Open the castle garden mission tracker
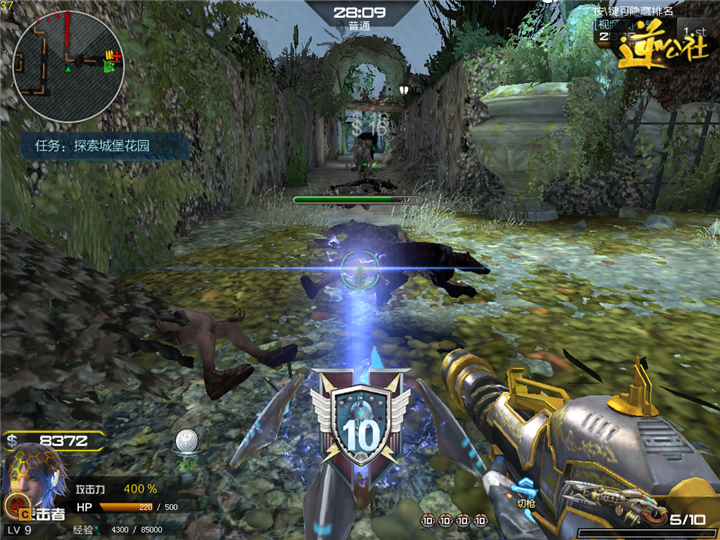720x540 pixels. pyautogui.click(x=107, y=146)
